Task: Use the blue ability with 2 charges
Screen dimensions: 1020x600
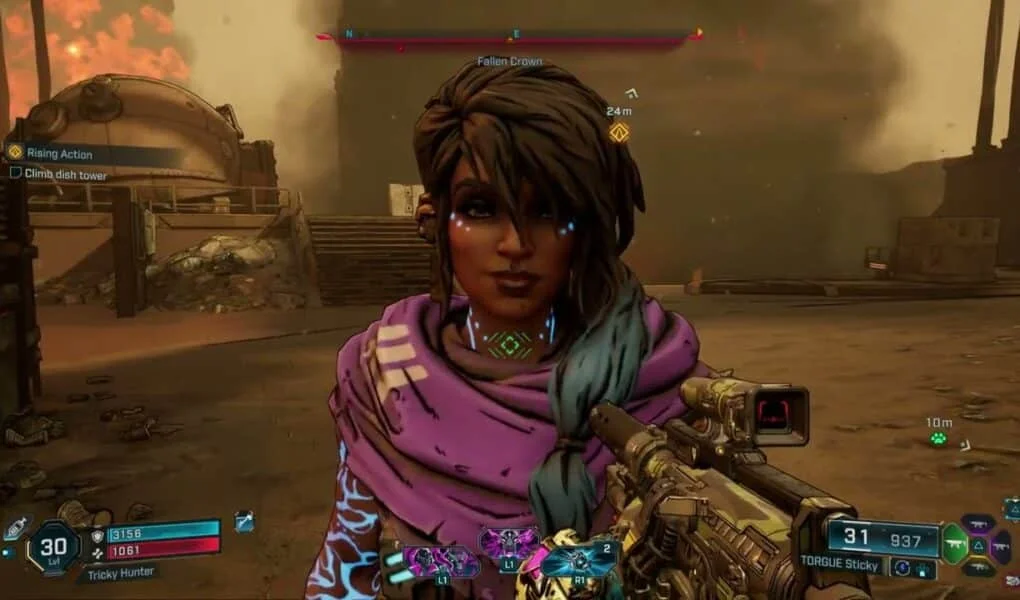Action: pyautogui.click(x=579, y=557)
